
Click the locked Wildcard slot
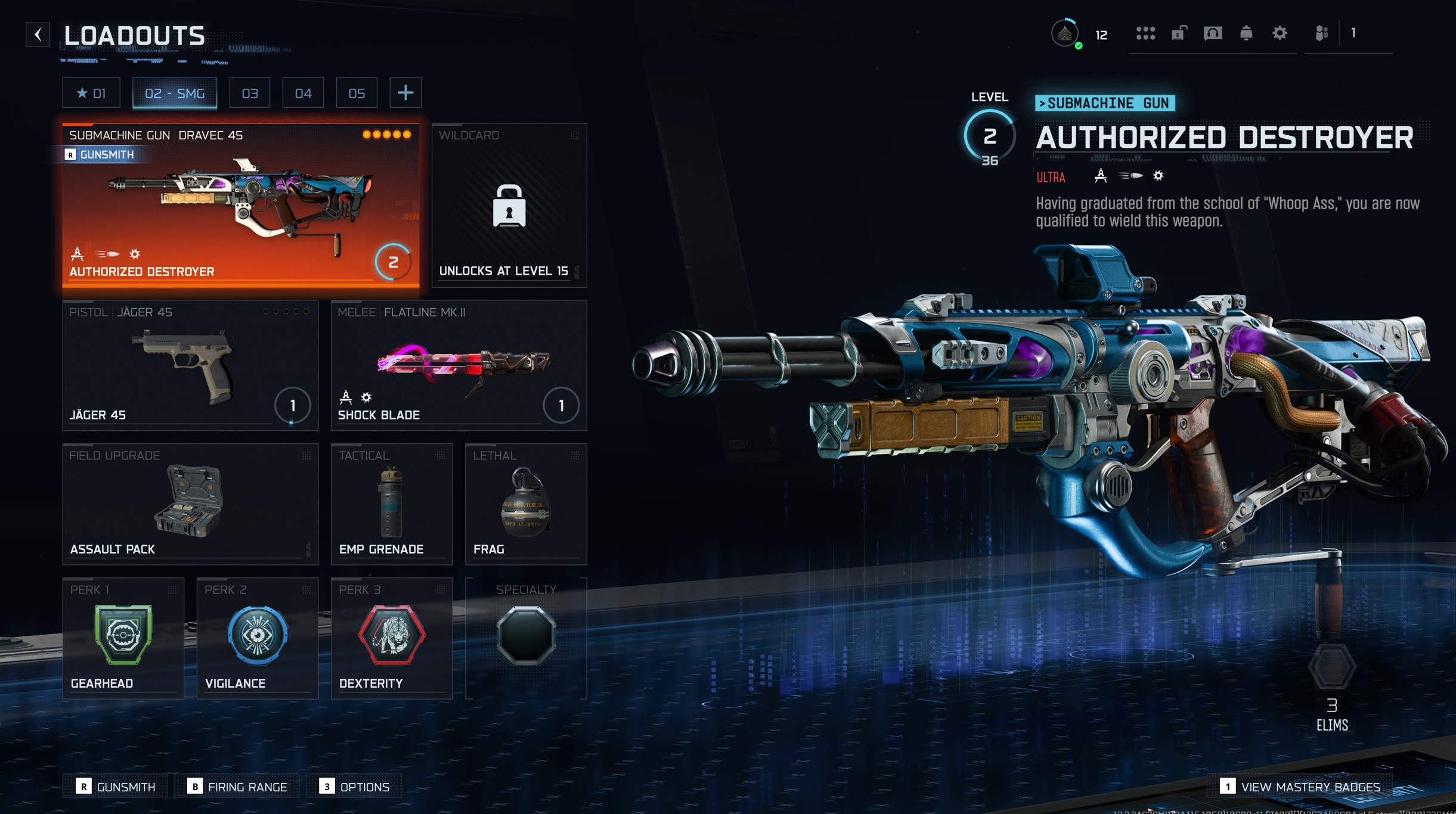[509, 205]
